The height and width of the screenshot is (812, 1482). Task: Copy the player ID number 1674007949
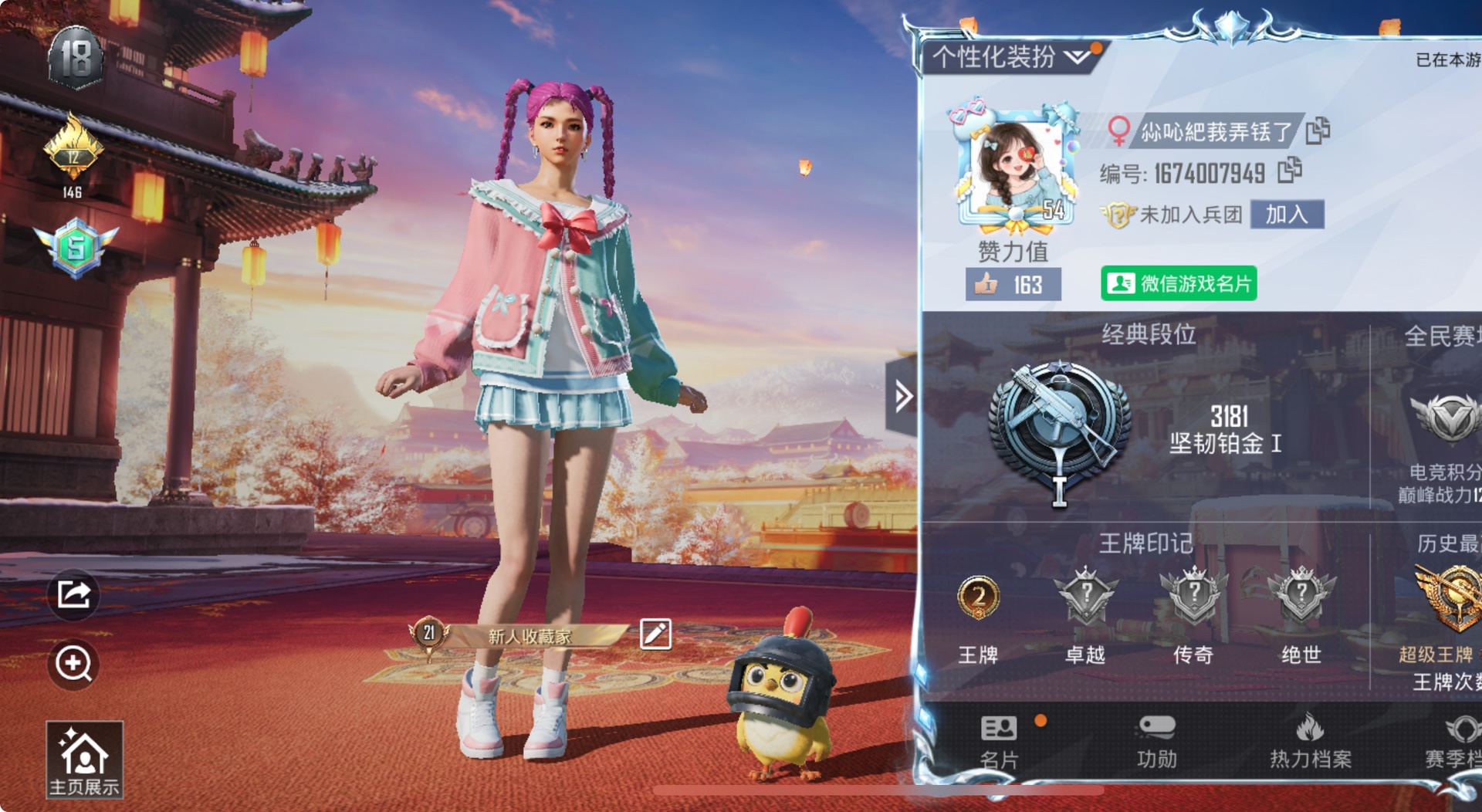[1289, 171]
